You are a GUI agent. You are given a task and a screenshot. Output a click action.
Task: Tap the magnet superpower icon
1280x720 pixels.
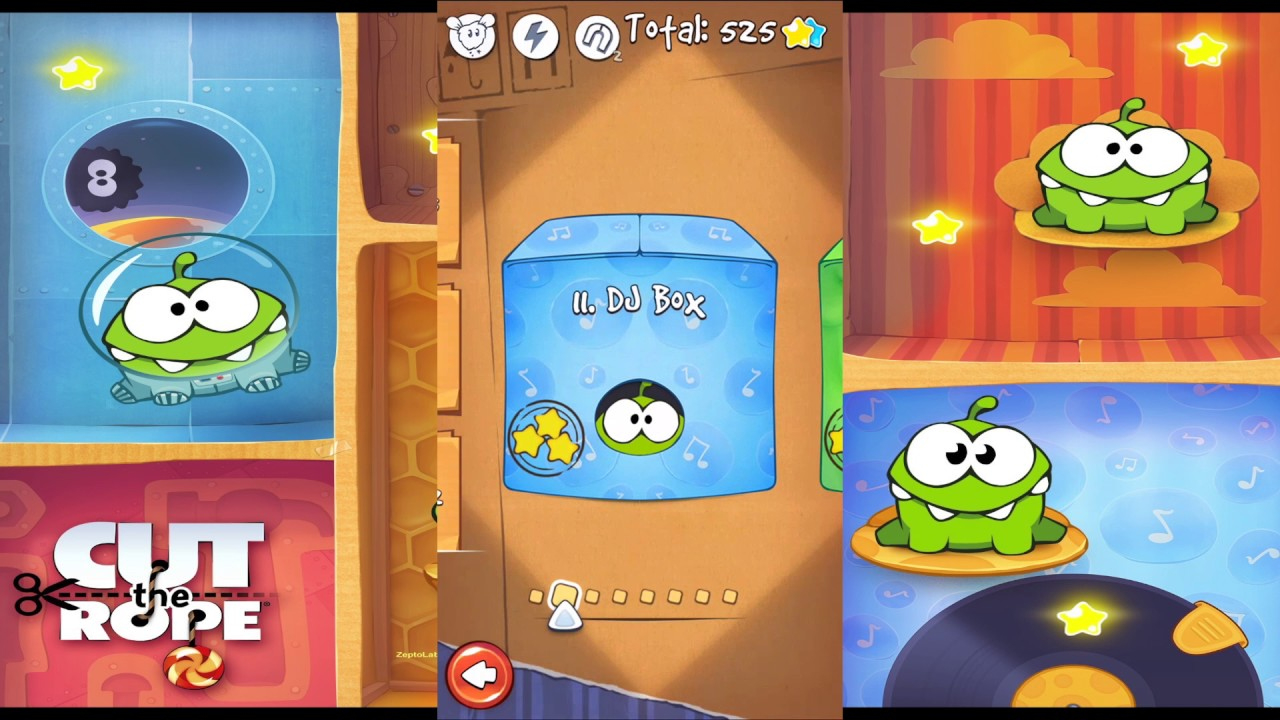[599, 37]
